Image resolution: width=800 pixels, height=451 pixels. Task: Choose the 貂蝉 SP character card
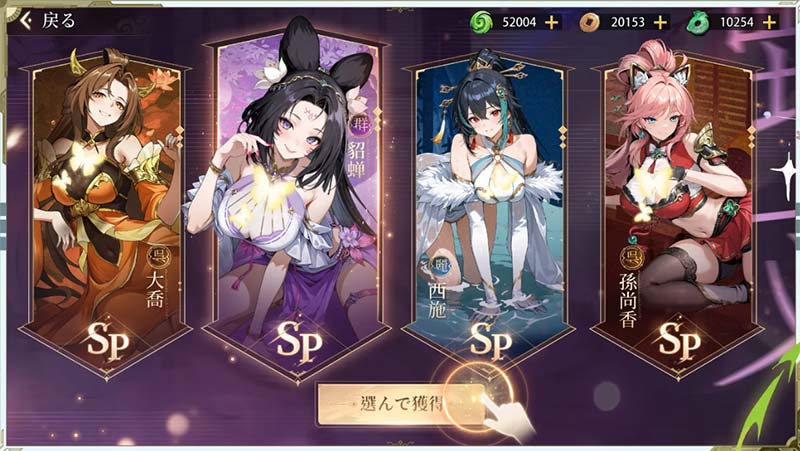[294, 200]
